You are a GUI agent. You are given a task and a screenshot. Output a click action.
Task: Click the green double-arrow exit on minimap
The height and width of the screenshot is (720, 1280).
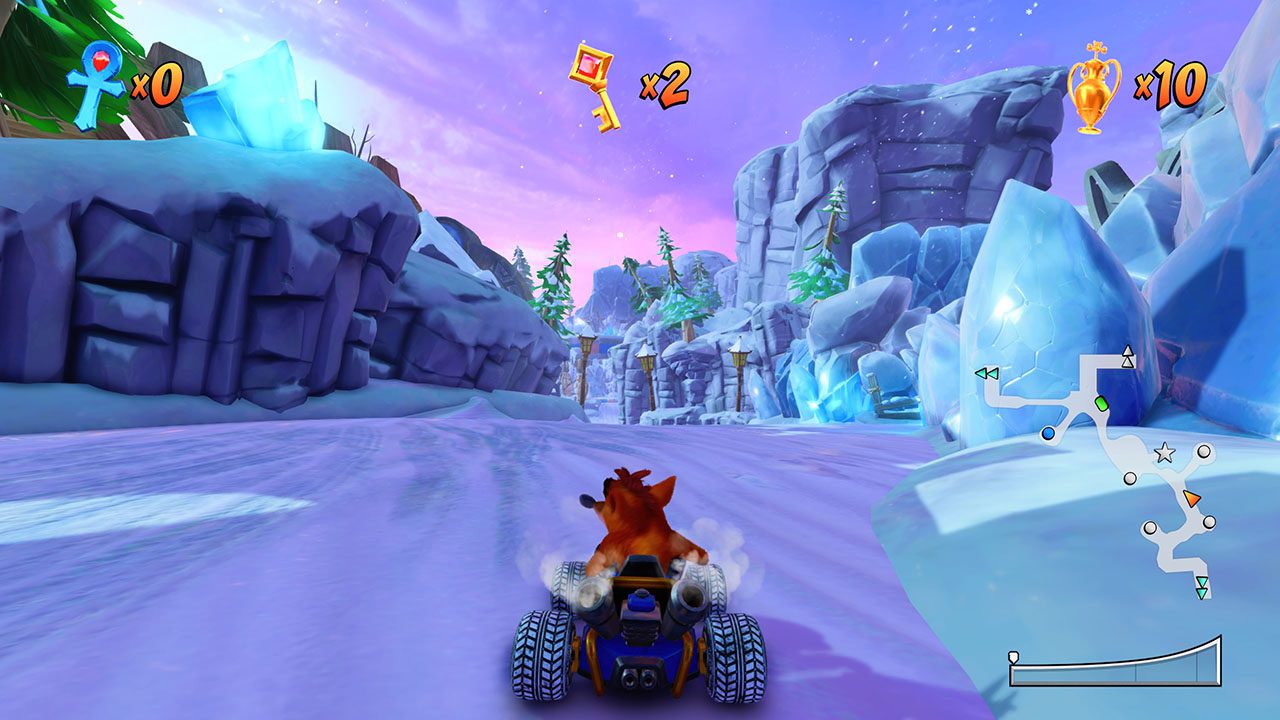coord(987,373)
